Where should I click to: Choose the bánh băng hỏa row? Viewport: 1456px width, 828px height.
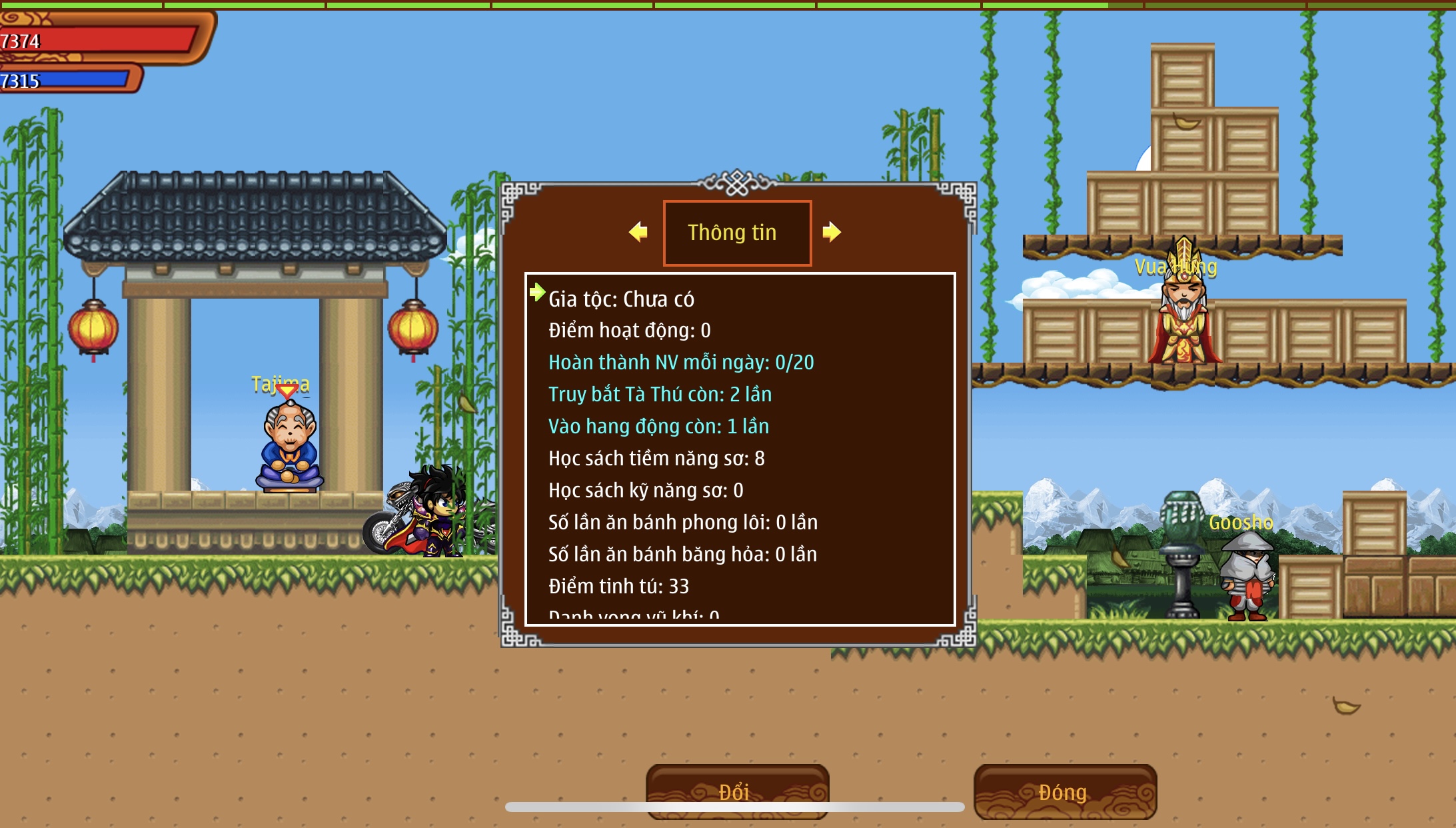tap(682, 555)
